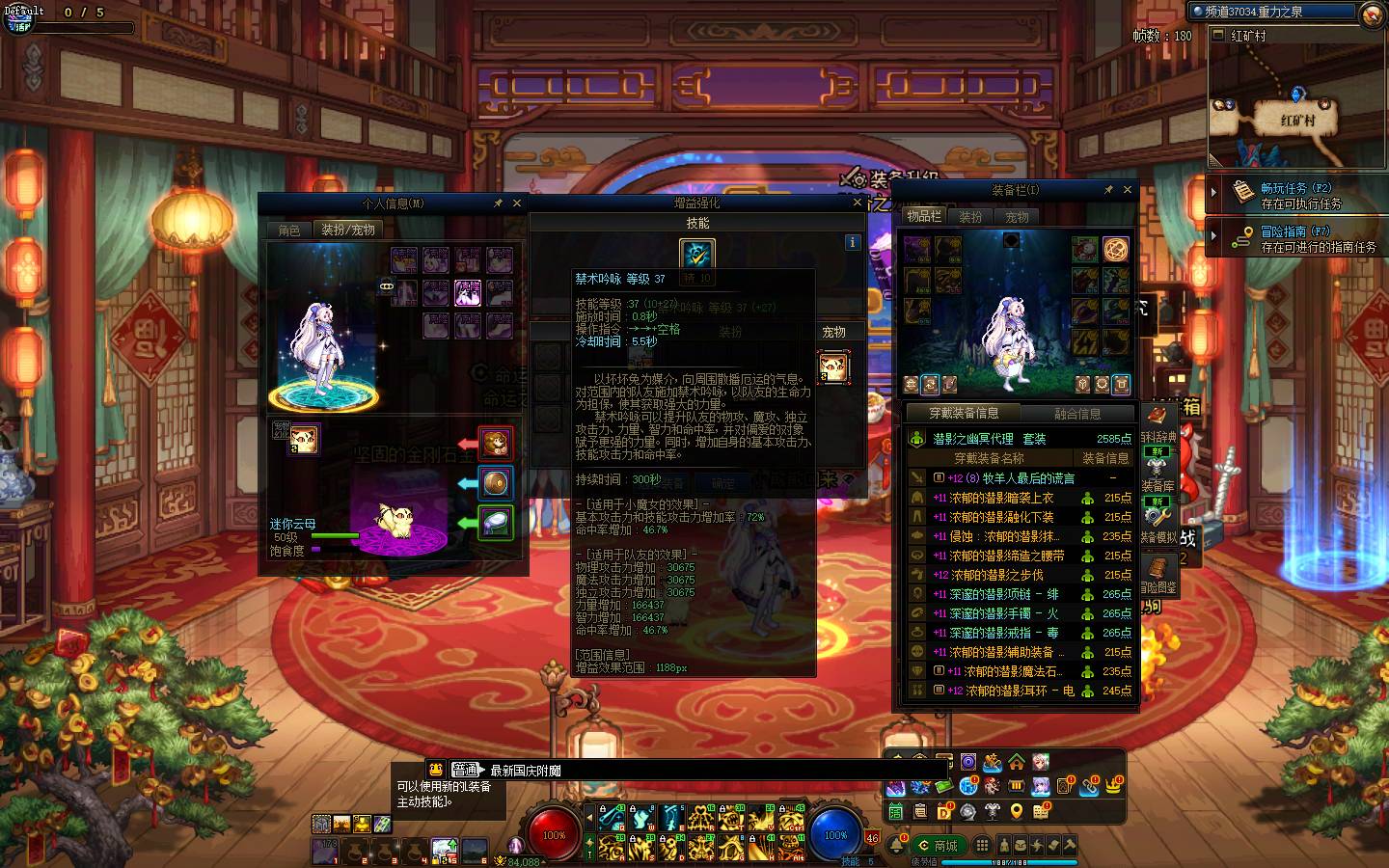Expand the 畅玩任务 quest tracker entry
The height and width of the screenshot is (868, 1389).
(1214, 193)
